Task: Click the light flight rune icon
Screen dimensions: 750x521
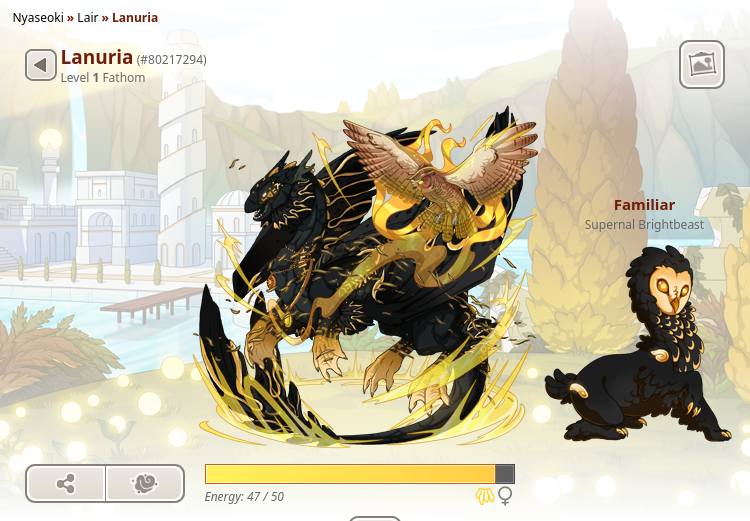Action: point(485,496)
